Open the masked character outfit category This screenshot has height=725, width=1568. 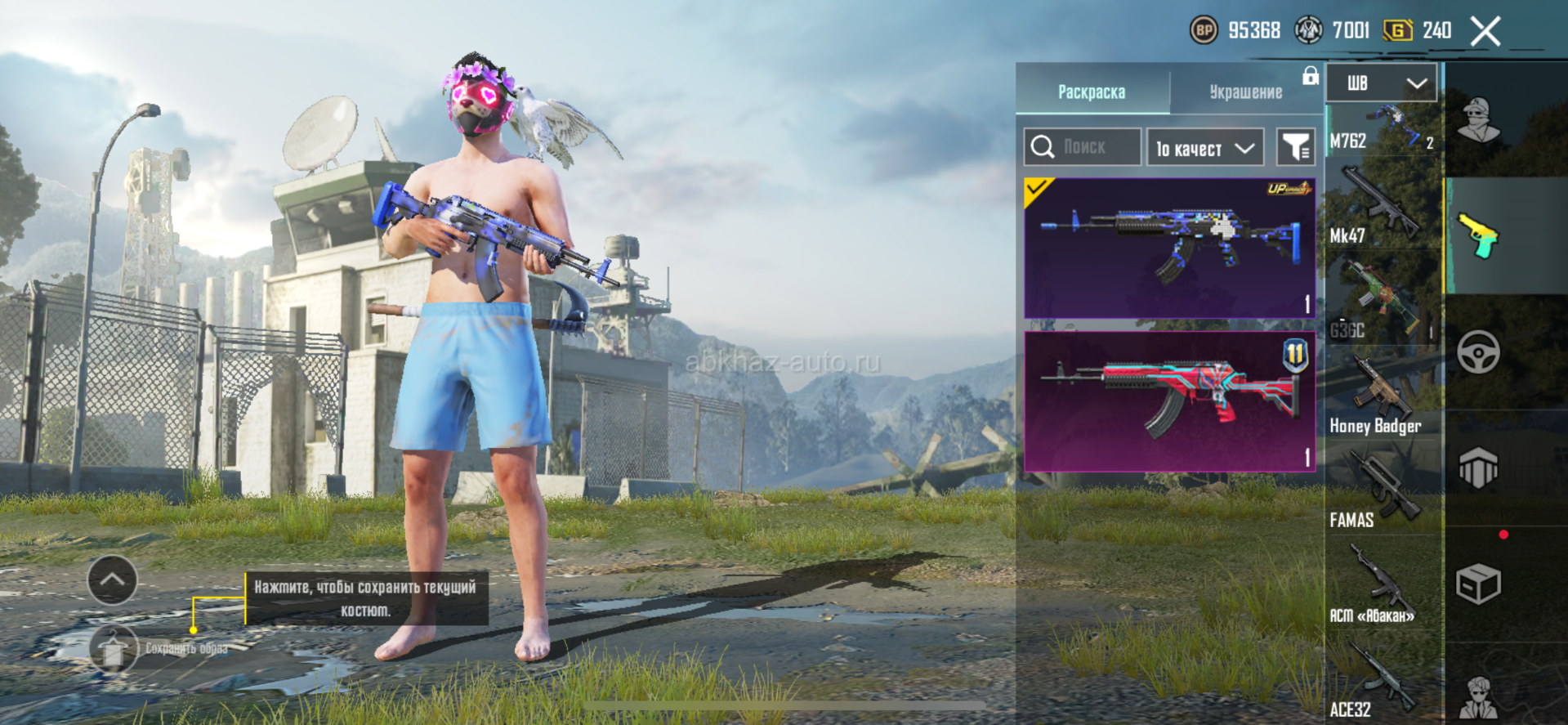(x=1478, y=120)
